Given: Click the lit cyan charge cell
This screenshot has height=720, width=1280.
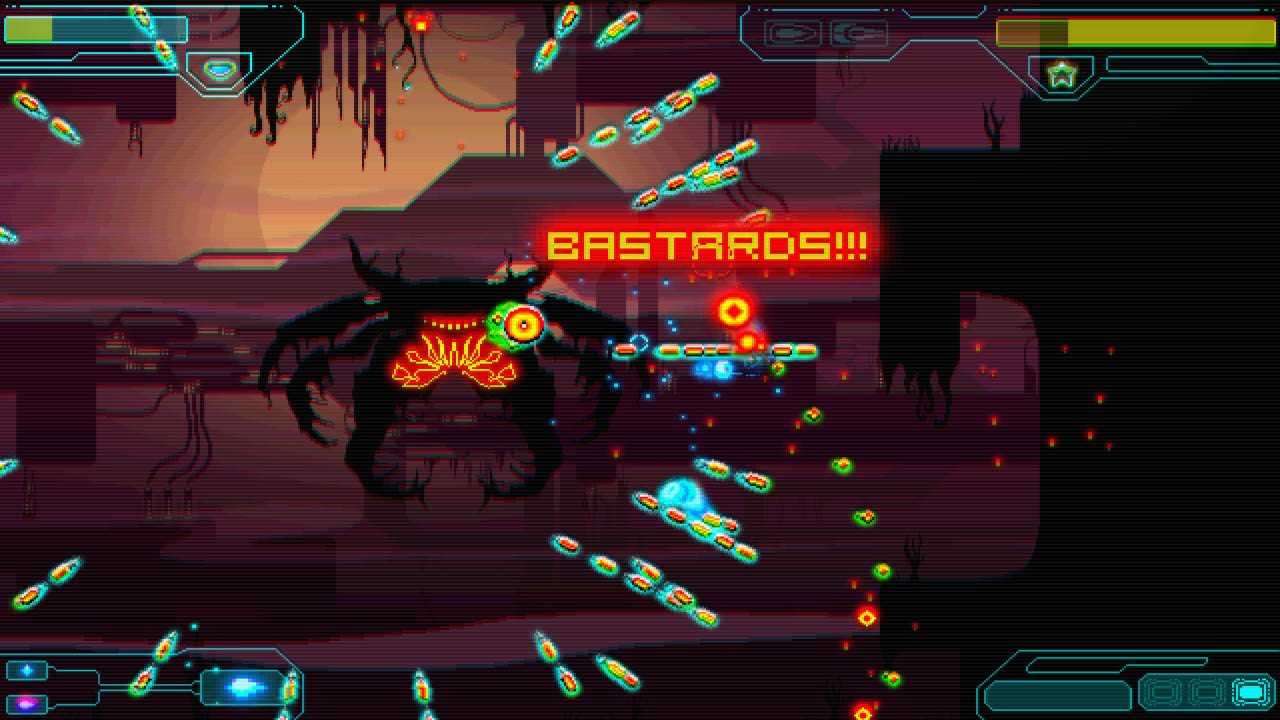Looking at the screenshot, I should tap(1251, 691).
